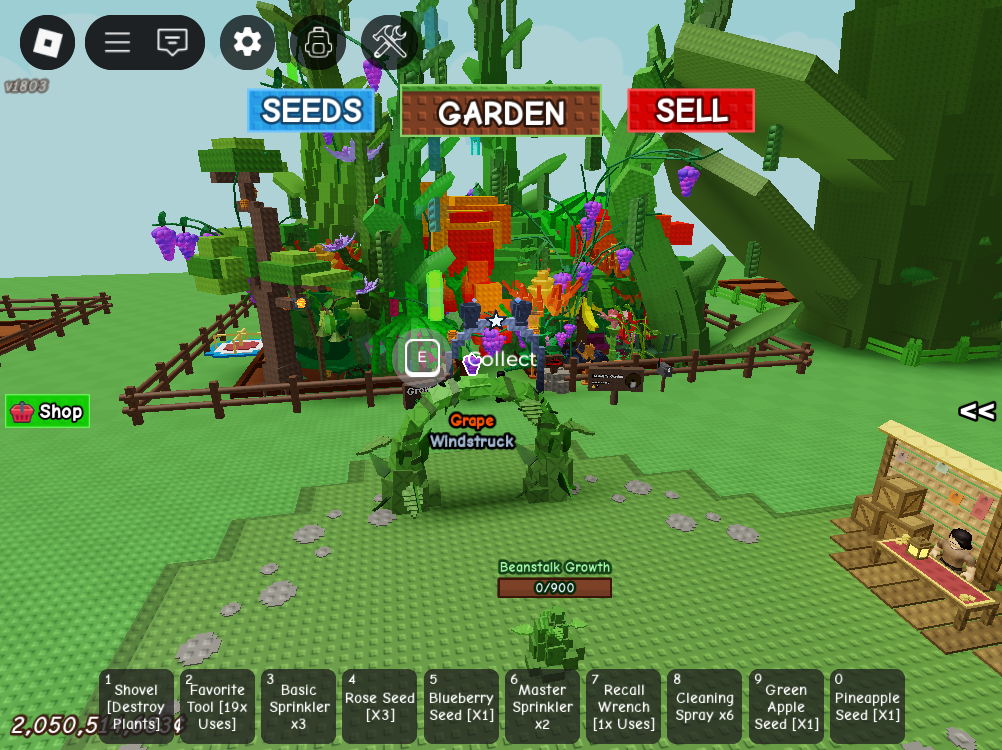Equip the Basic Sprinkler x3 slot
The width and height of the screenshot is (1002, 750).
[x=298, y=706]
